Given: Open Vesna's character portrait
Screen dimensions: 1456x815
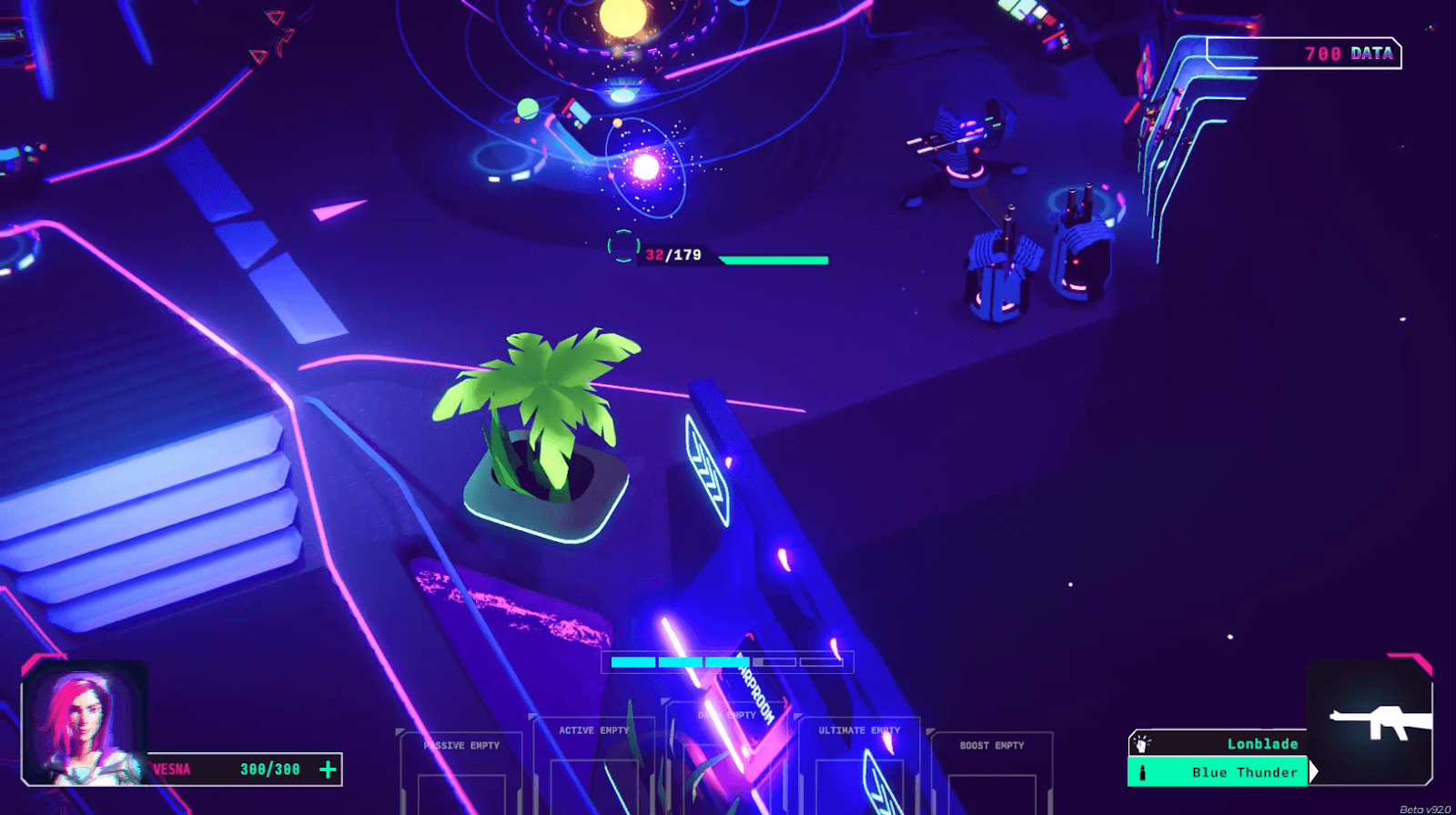Looking at the screenshot, I should coord(84,723).
